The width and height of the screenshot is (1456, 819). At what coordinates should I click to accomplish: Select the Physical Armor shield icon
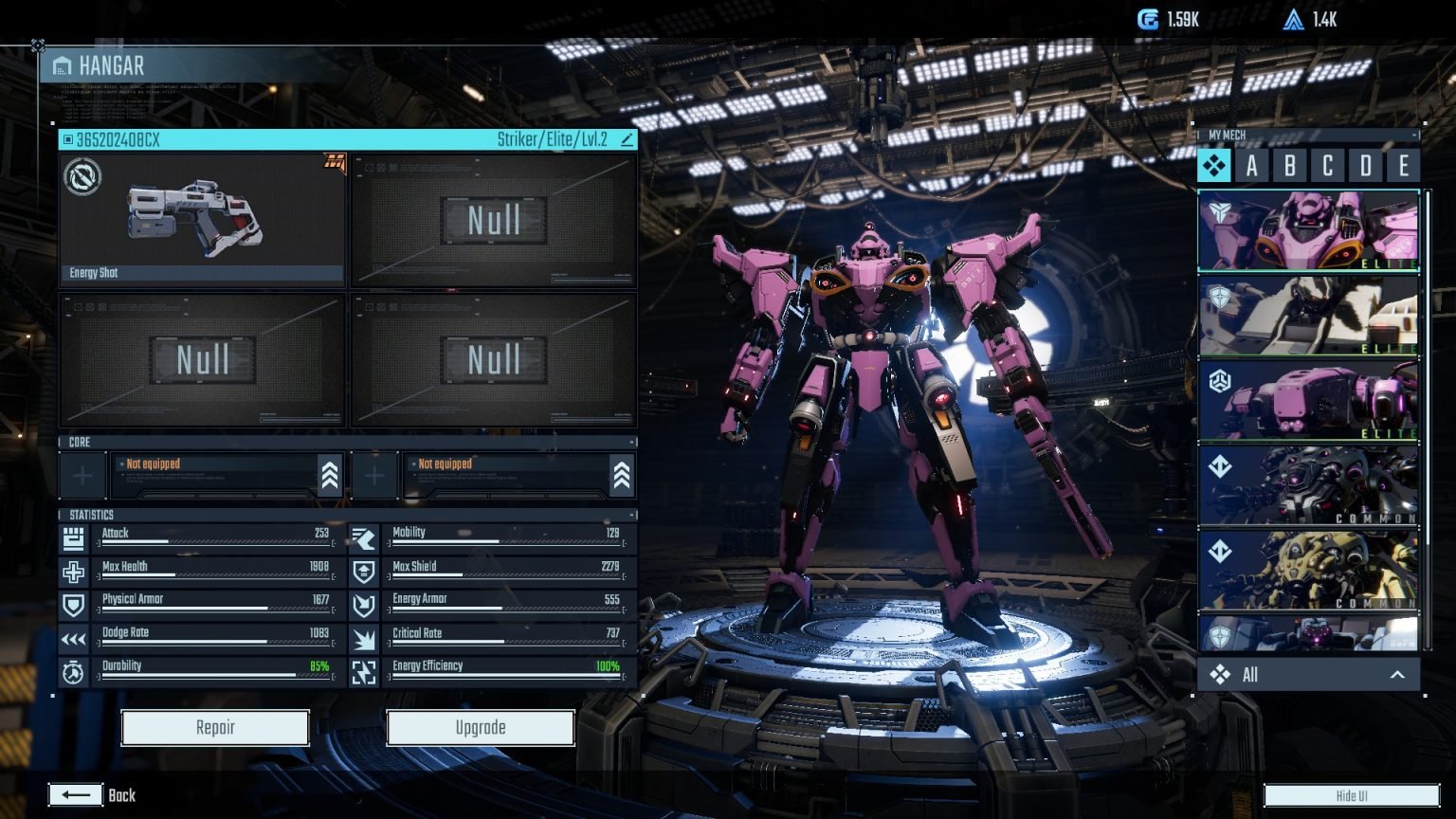point(75,604)
